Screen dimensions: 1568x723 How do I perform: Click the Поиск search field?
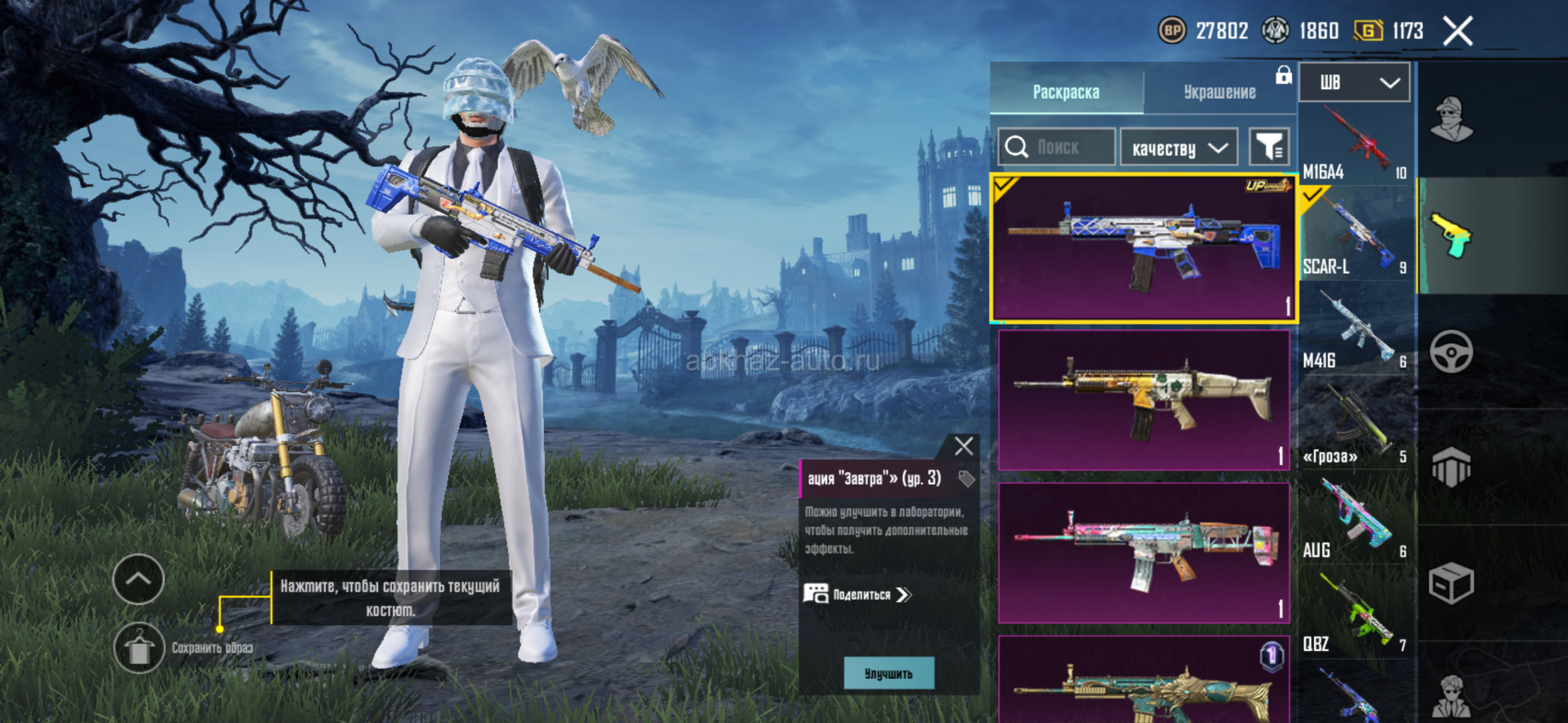[1058, 147]
